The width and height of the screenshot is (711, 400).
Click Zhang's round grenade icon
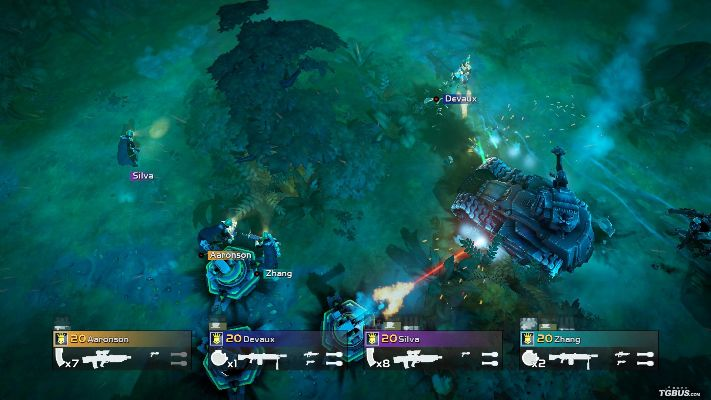click(x=530, y=358)
